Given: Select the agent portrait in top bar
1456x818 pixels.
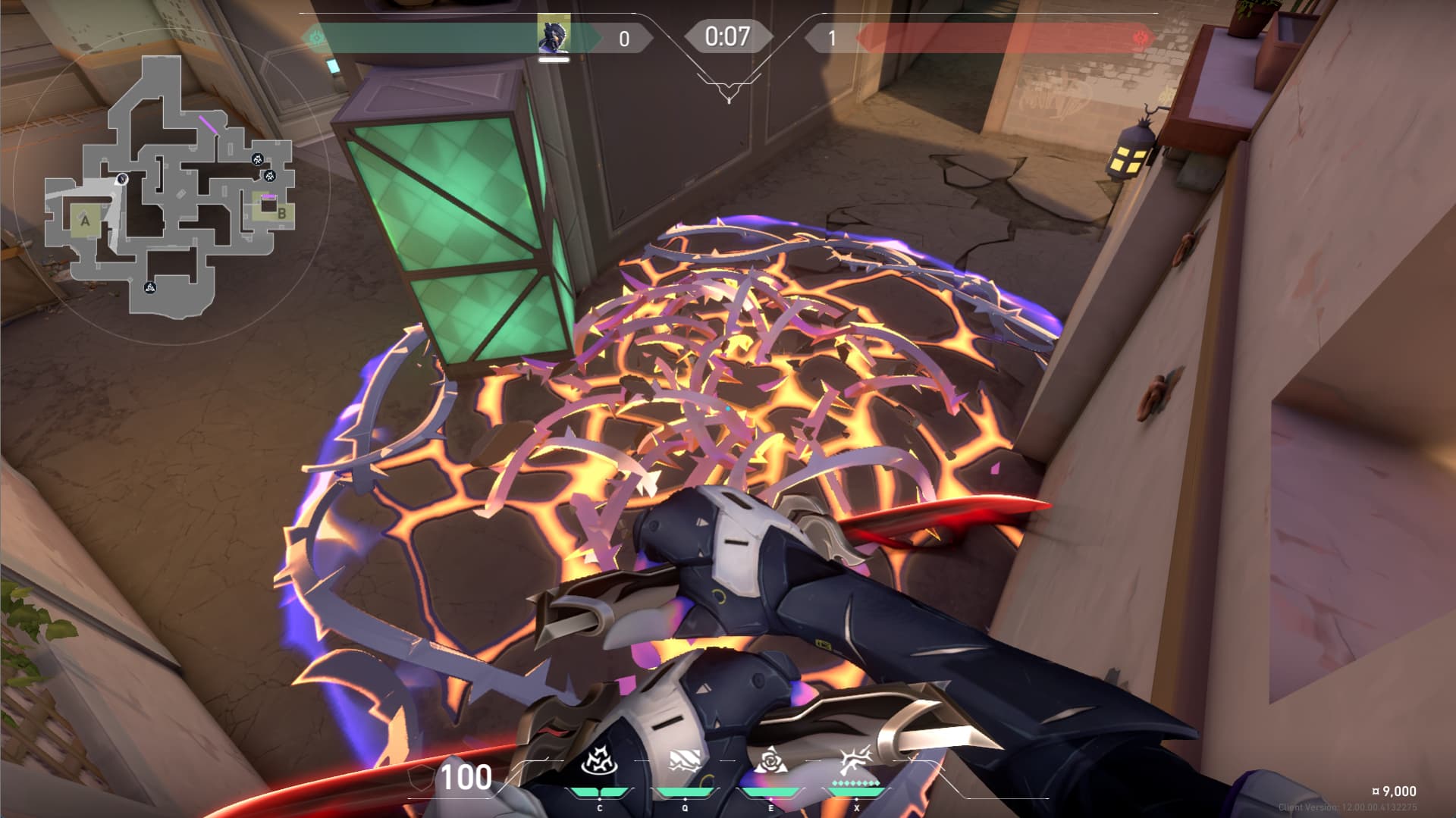Looking at the screenshot, I should tap(553, 36).
